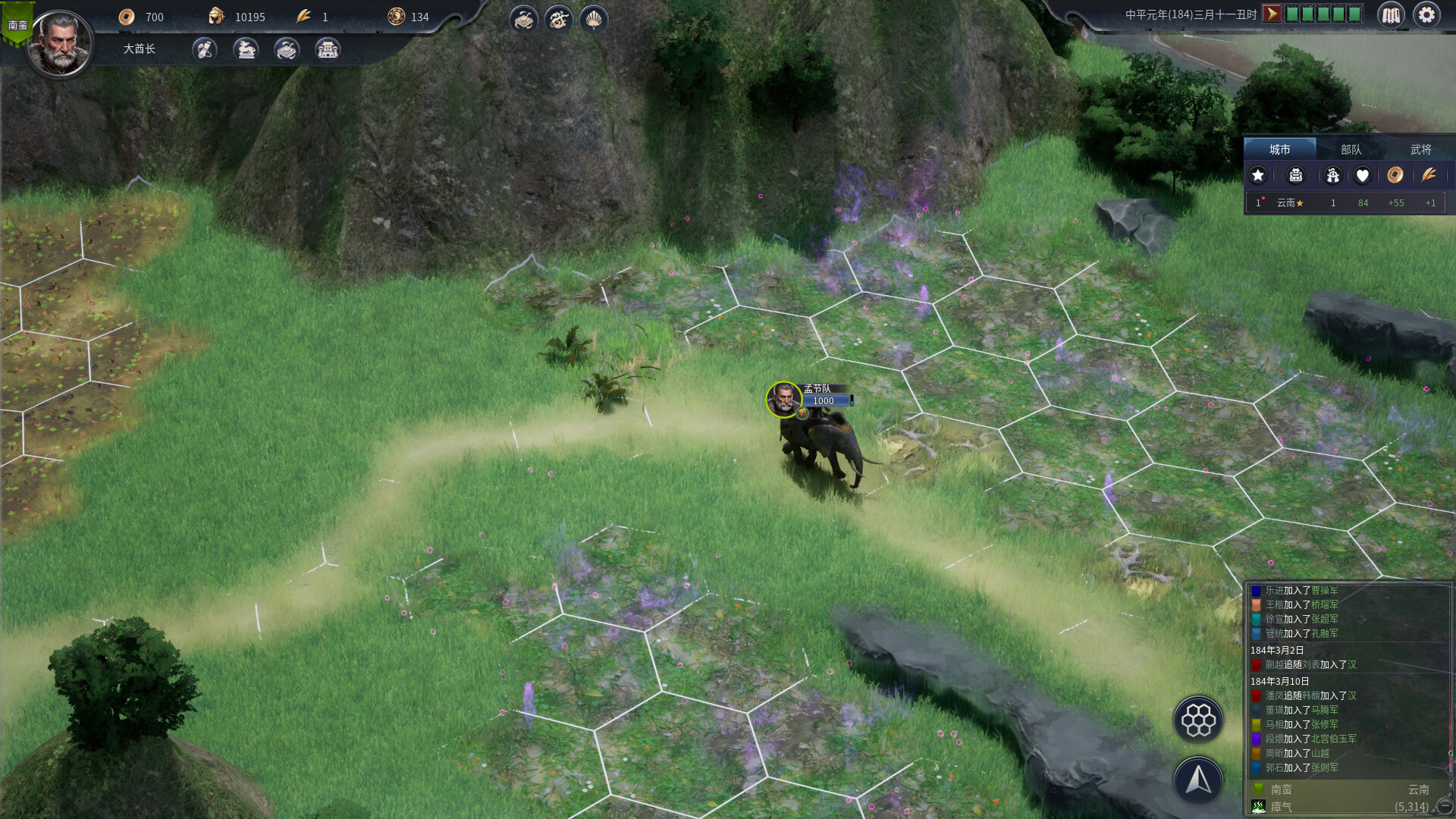Image resolution: width=1456 pixels, height=819 pixels.
Task: Switch to the 部队 tab
Action: pyautogui.click(x=1352, y=149)
